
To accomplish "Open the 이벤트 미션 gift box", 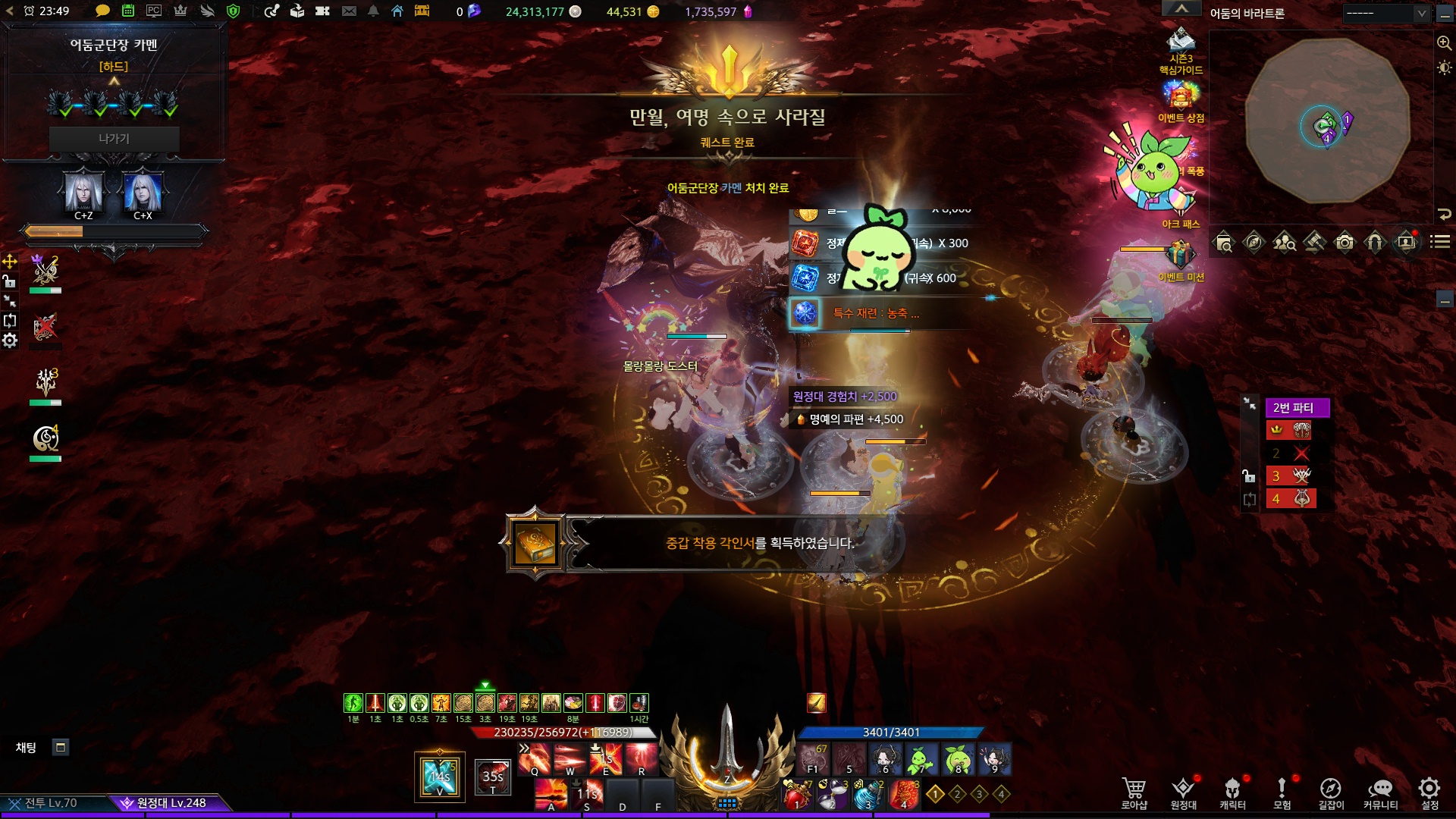I will pyautogui.click(x=1181, y=256).
